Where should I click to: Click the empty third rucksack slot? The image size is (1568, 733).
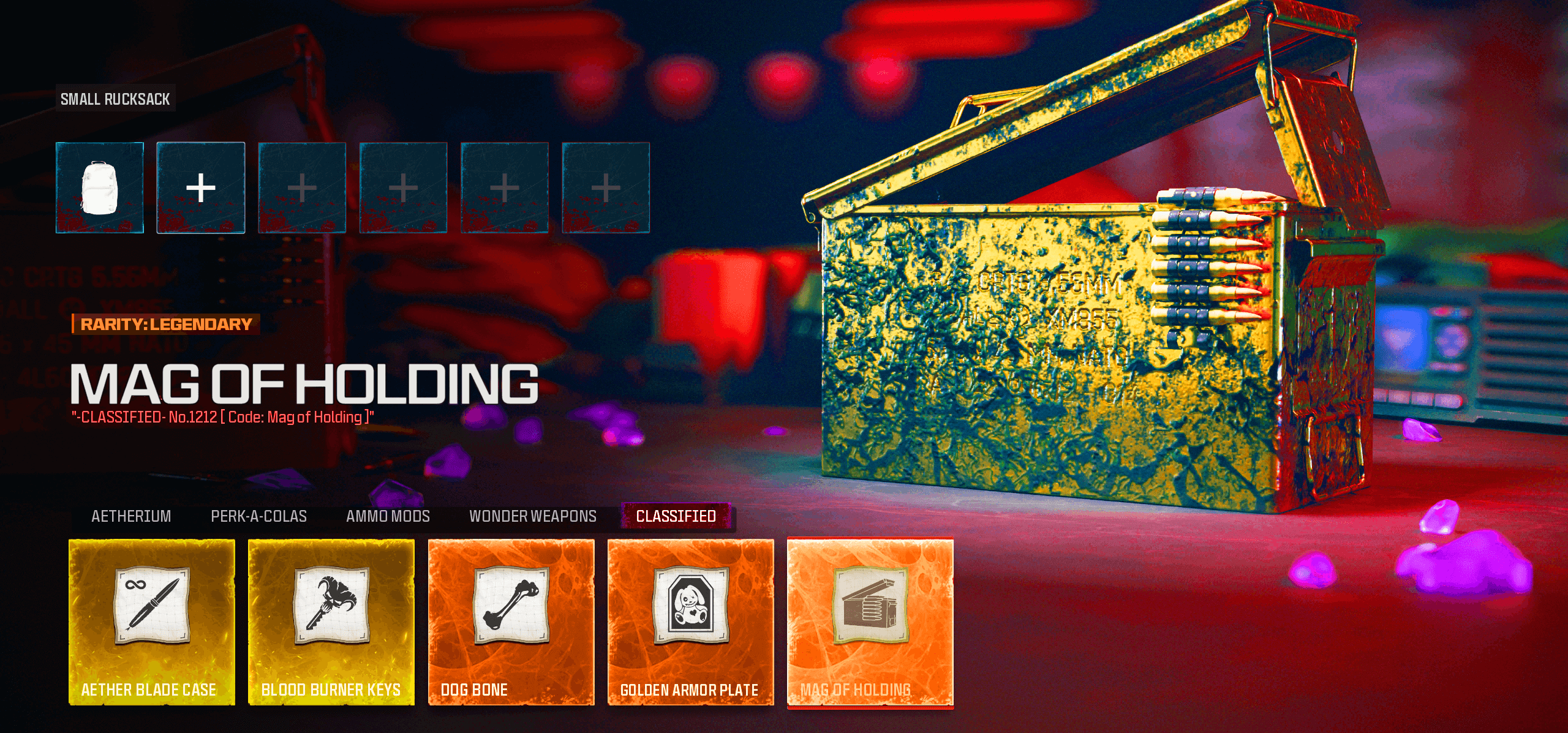[302, 187]
